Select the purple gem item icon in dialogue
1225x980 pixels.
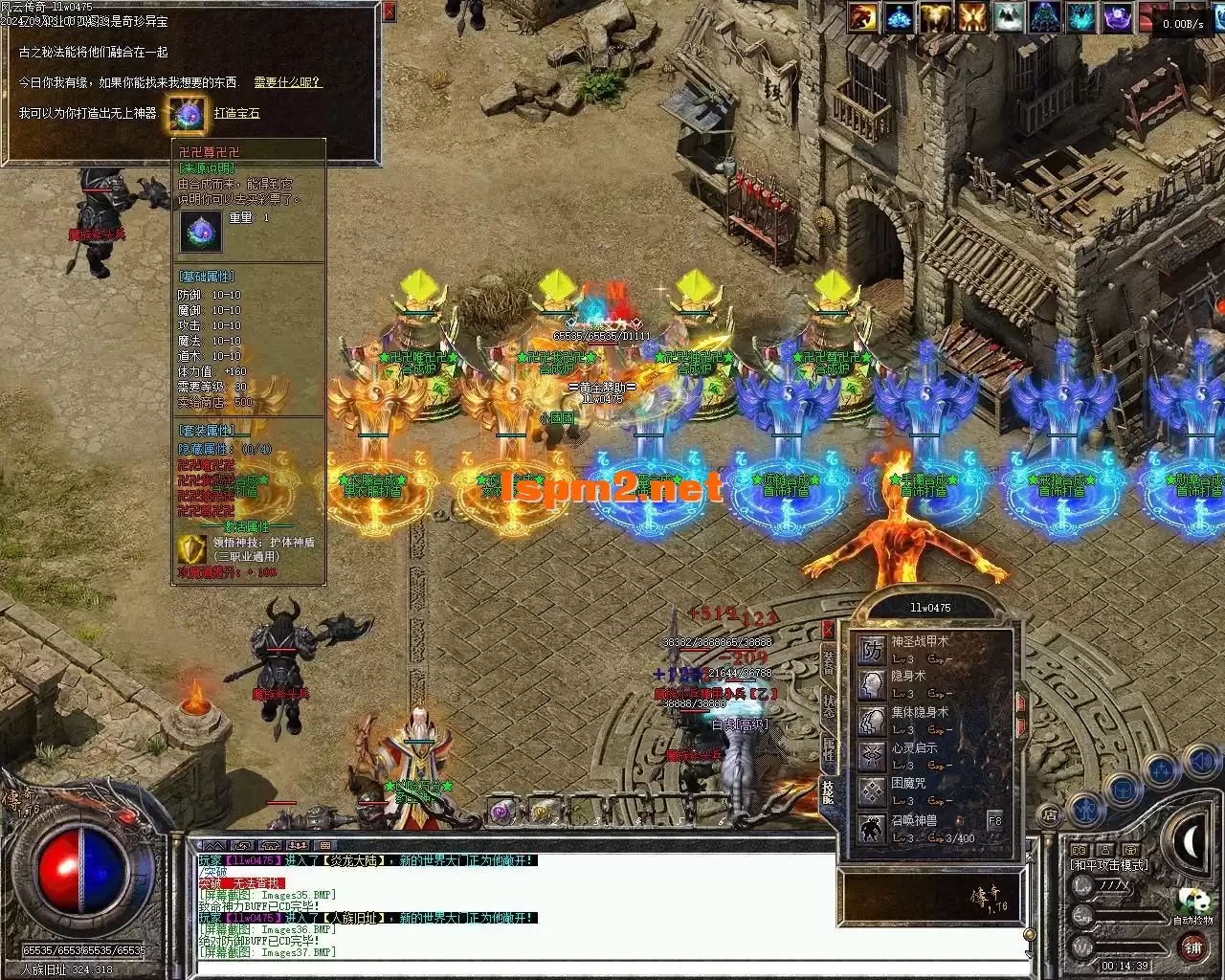click(x=186, y=114)
